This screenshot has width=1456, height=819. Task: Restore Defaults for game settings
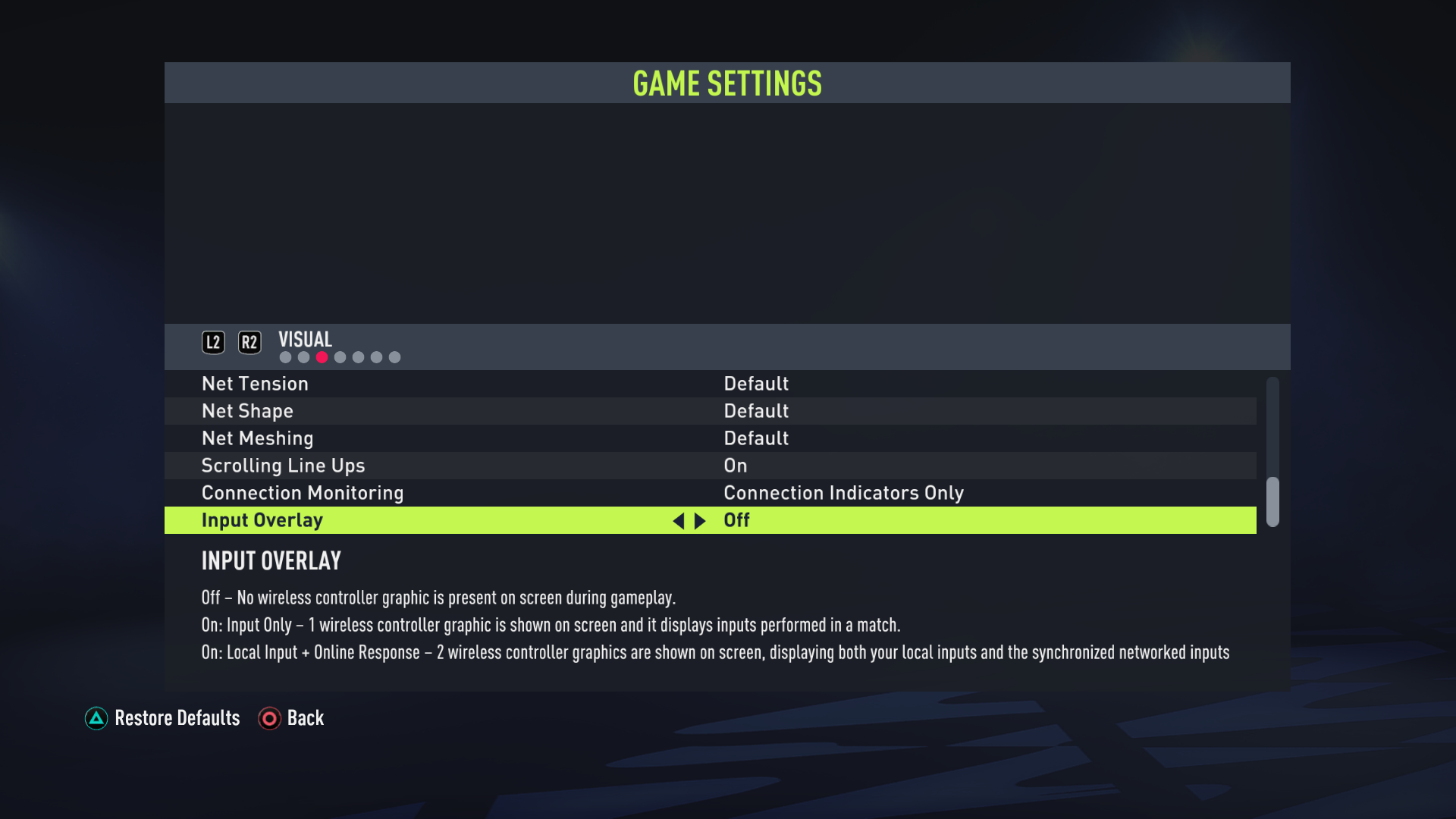pos(162,718)
